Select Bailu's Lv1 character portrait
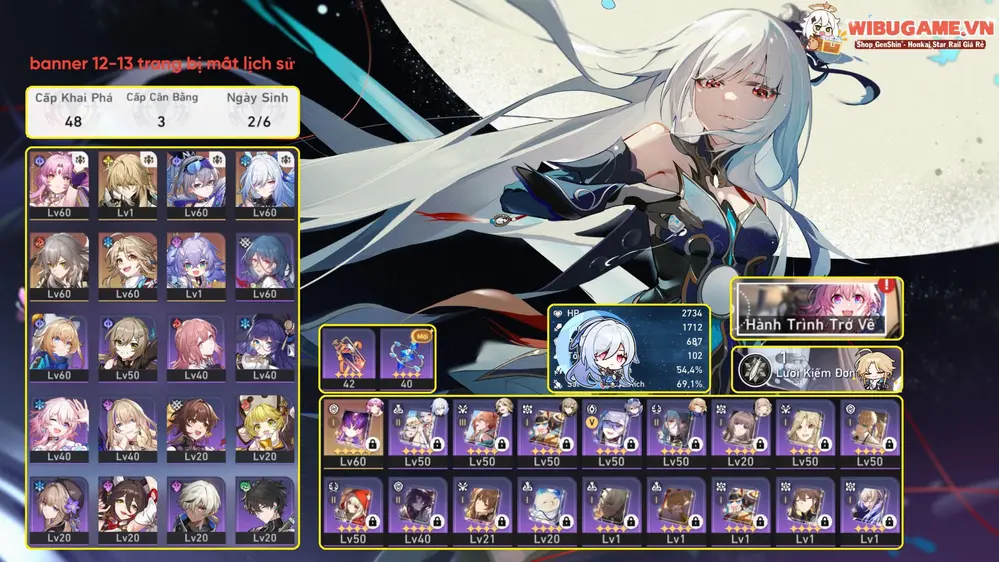This screenshot has width=999, height=562. 196,266
